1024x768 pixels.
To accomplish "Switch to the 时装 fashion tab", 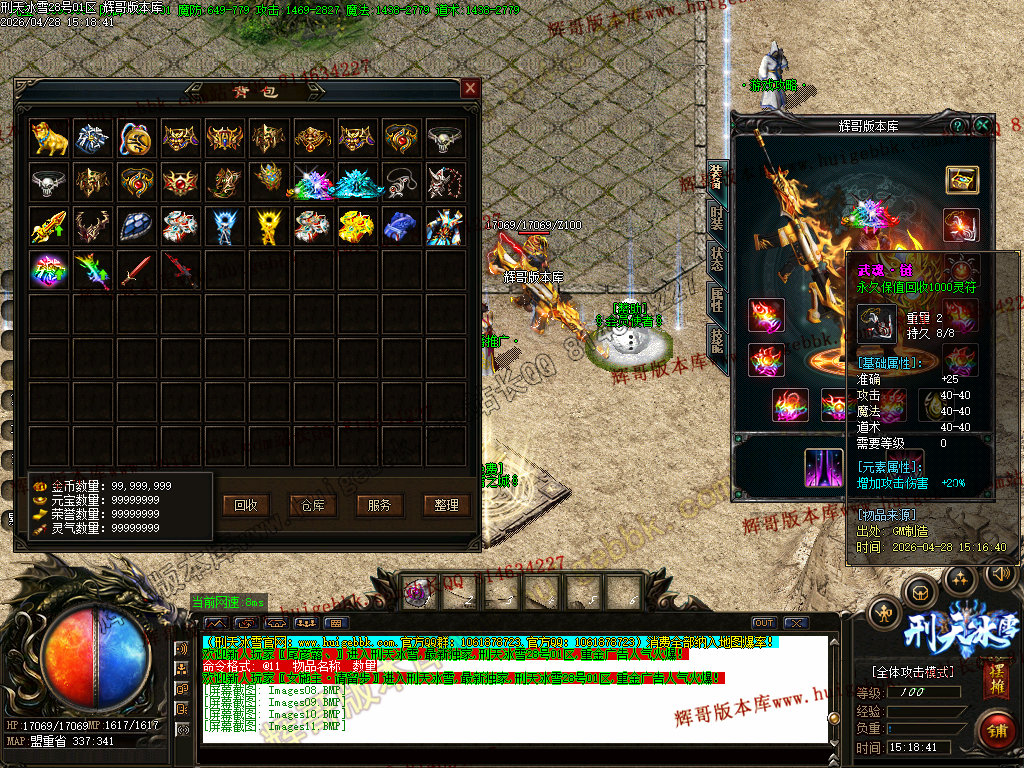I will [717, 216].
